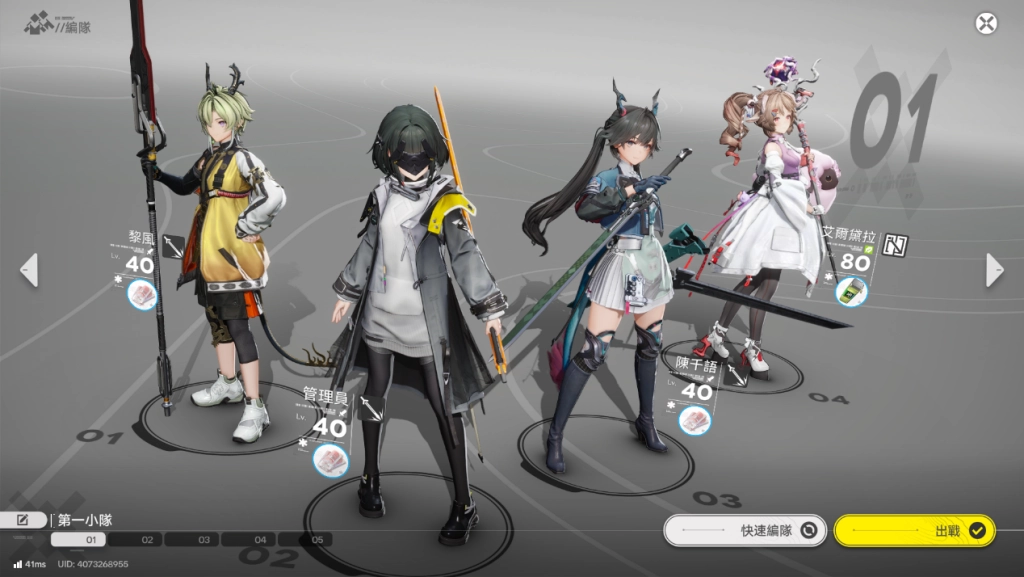Click the squad formation icon beside 編隊
Viewport: 1024px width, 577px height.
point(38,21)
